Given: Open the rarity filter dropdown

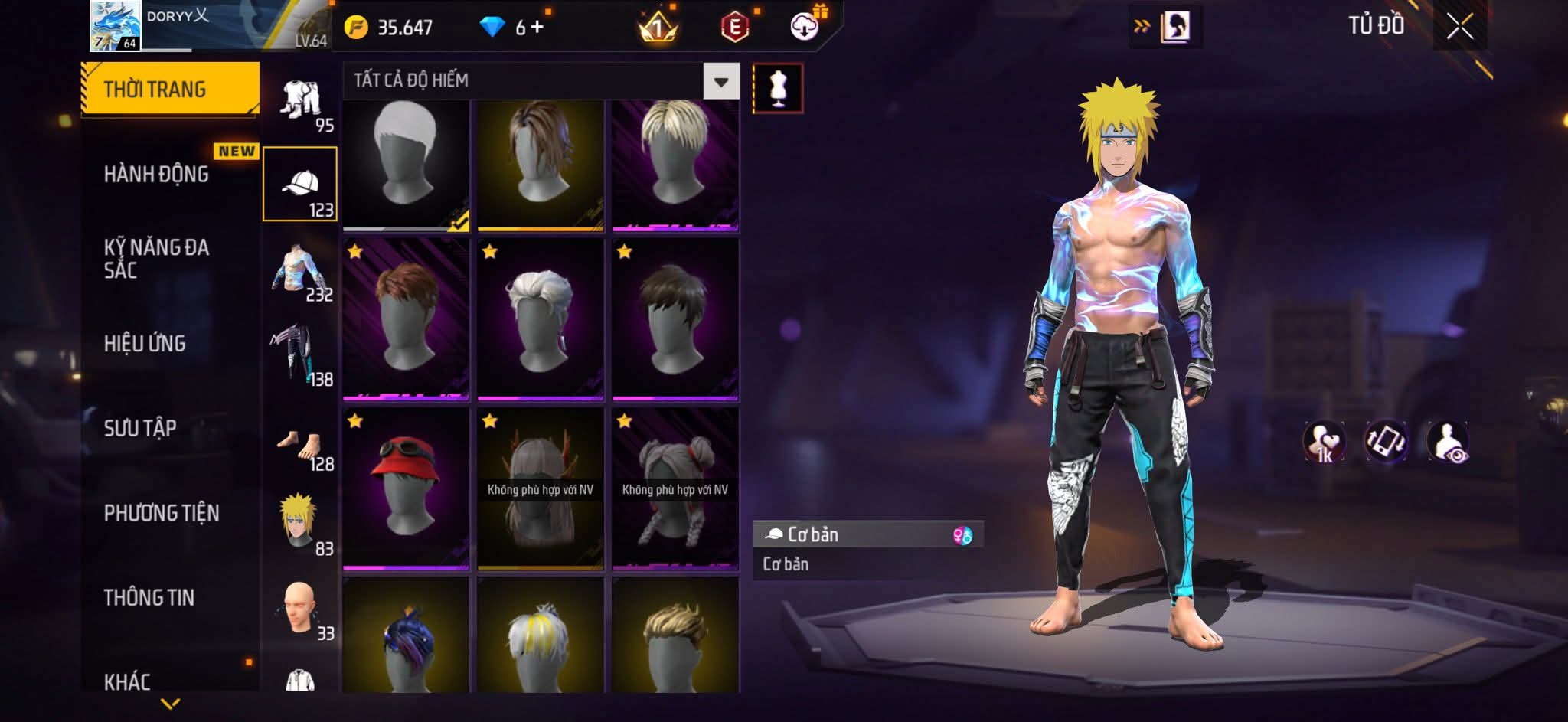Looking at the screenshot, I should tap(720, 81).
